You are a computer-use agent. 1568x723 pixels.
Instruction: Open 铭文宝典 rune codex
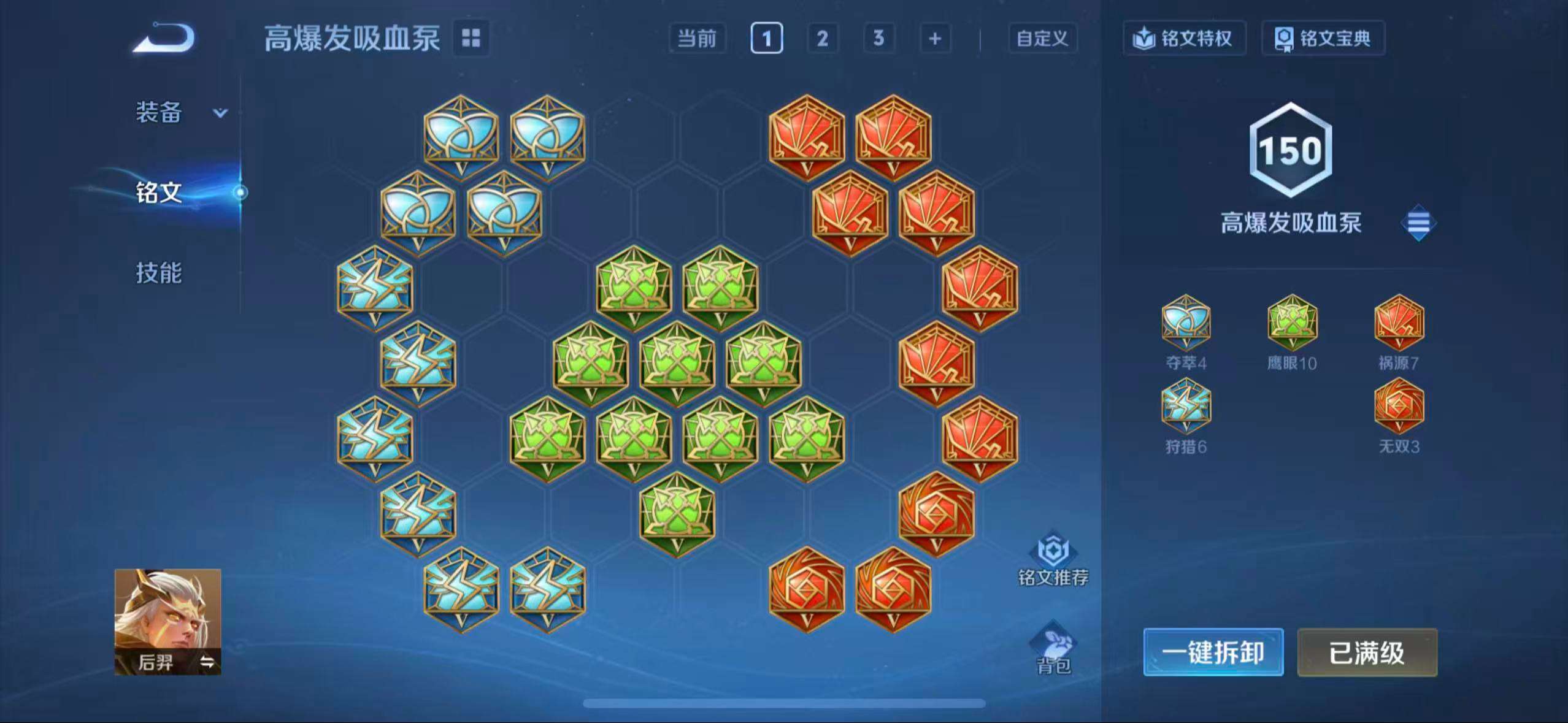(1323, 38)
